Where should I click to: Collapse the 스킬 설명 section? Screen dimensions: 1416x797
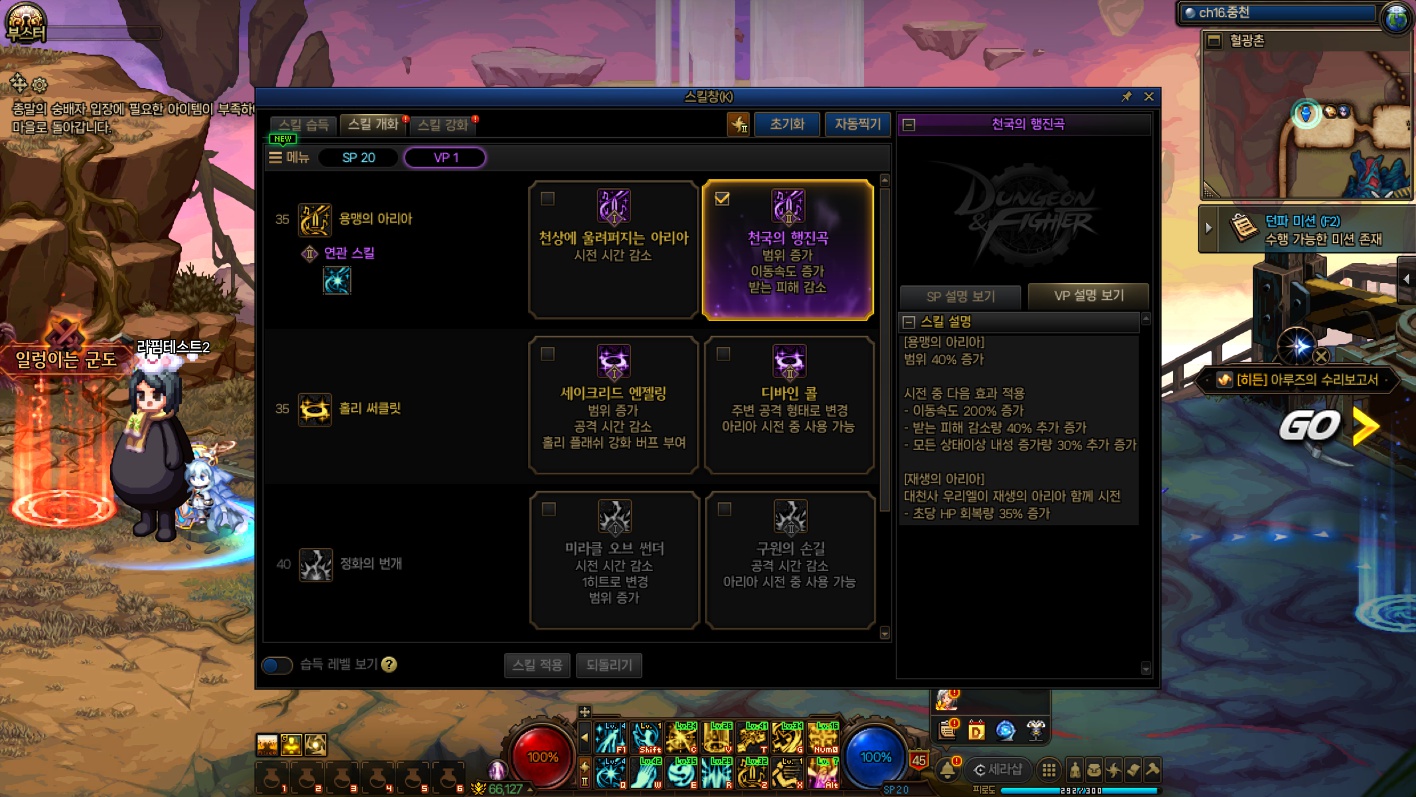coord(909,322)
